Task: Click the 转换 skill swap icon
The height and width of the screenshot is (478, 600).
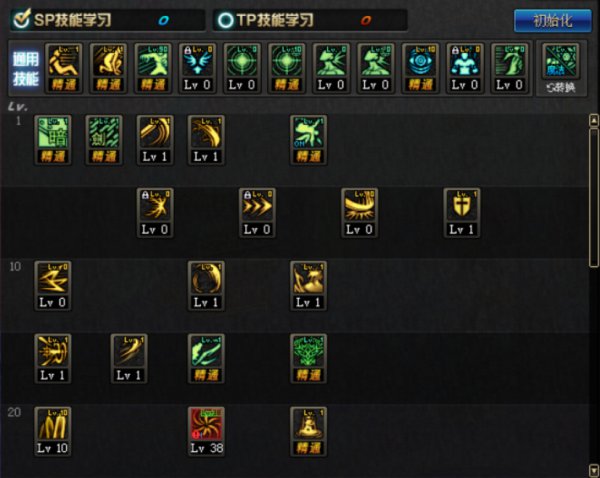Action: (560, 67)
